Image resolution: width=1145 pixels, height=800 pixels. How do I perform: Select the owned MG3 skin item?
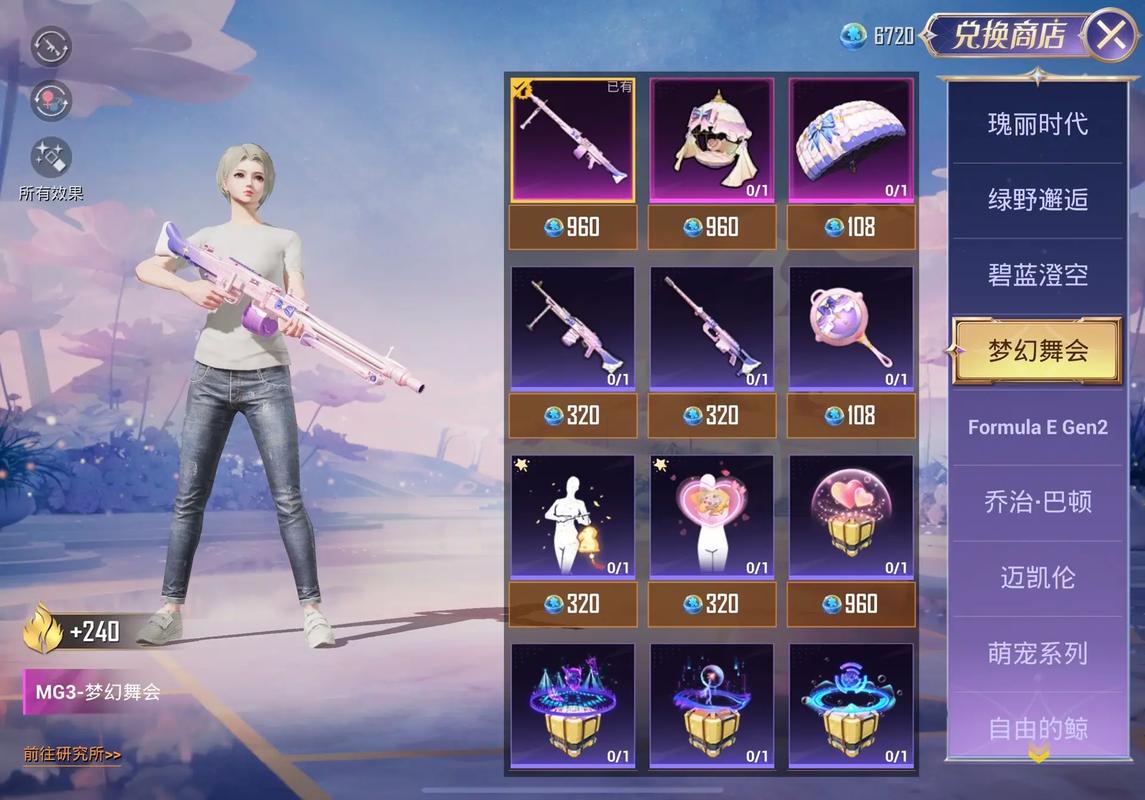tap(573, 140)
